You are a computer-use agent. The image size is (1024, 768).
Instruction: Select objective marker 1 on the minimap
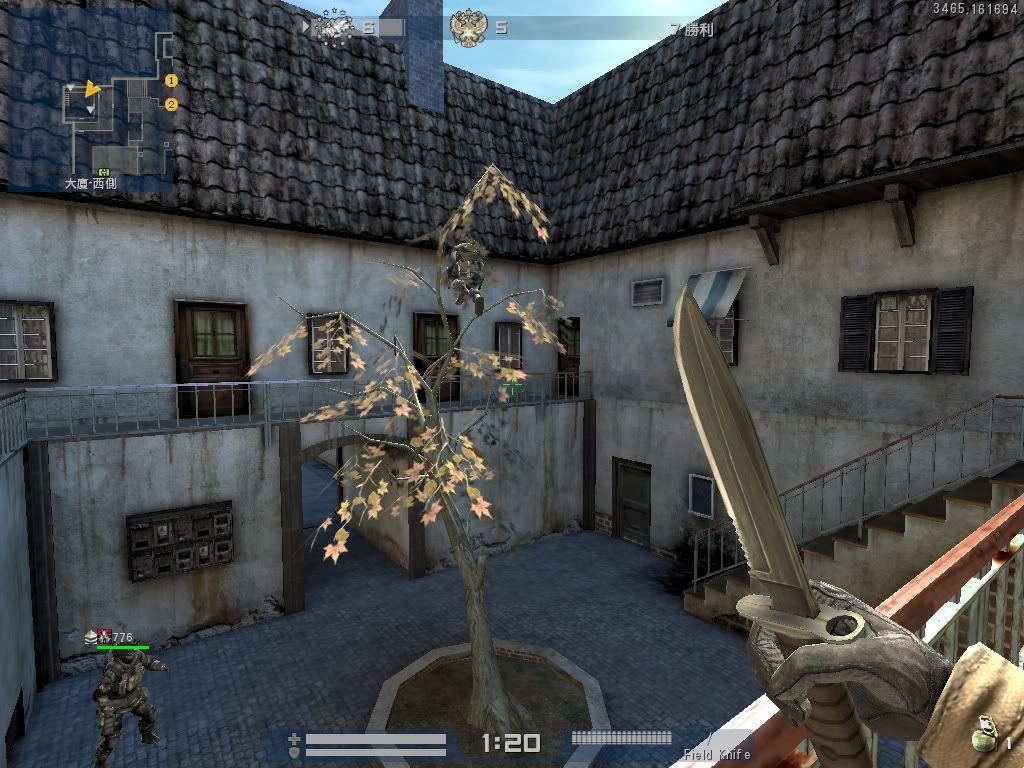pyautogui.click(x=171, y=80)
